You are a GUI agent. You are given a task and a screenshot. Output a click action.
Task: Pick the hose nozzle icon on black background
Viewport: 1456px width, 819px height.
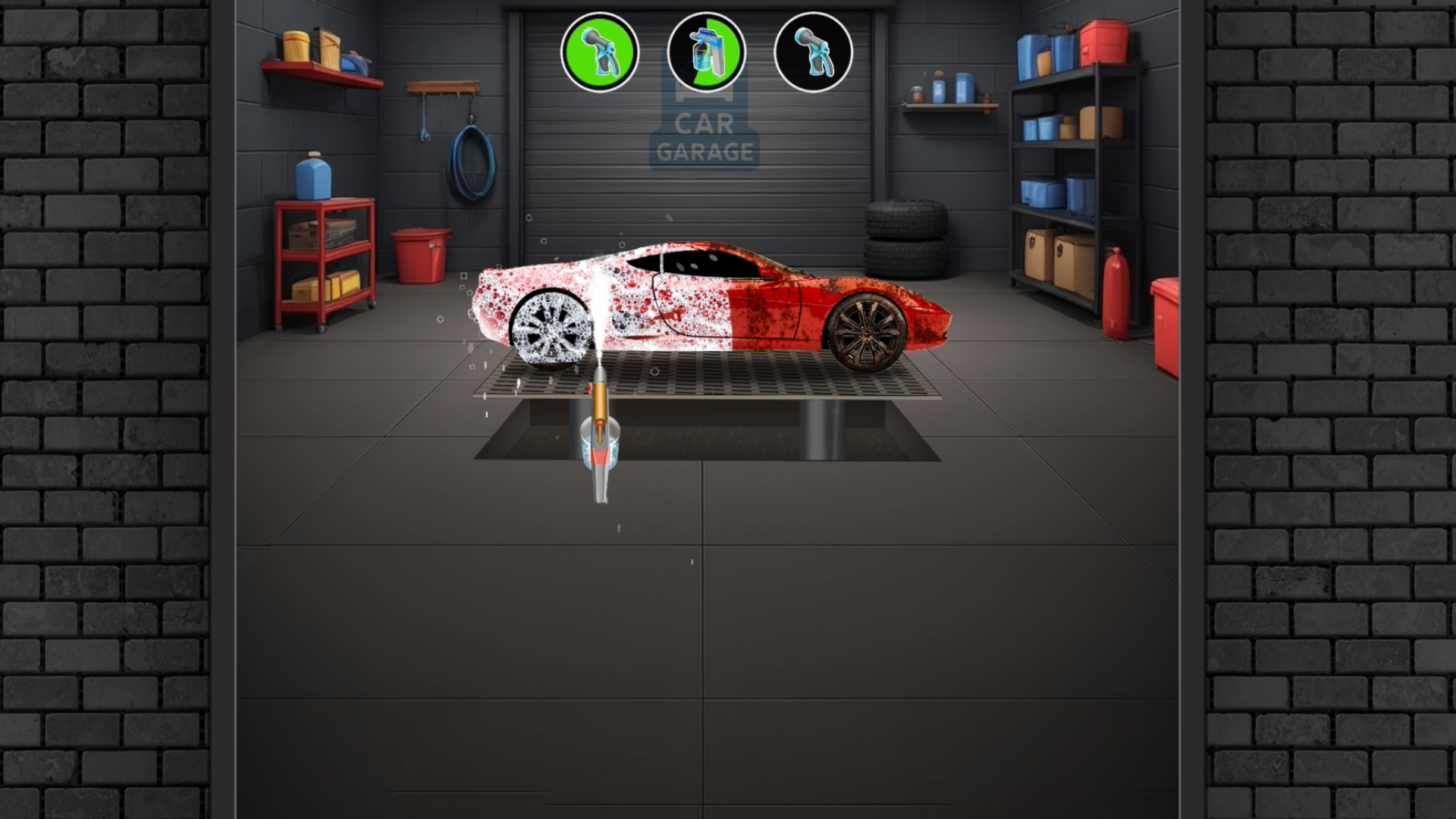coord(813,52)
